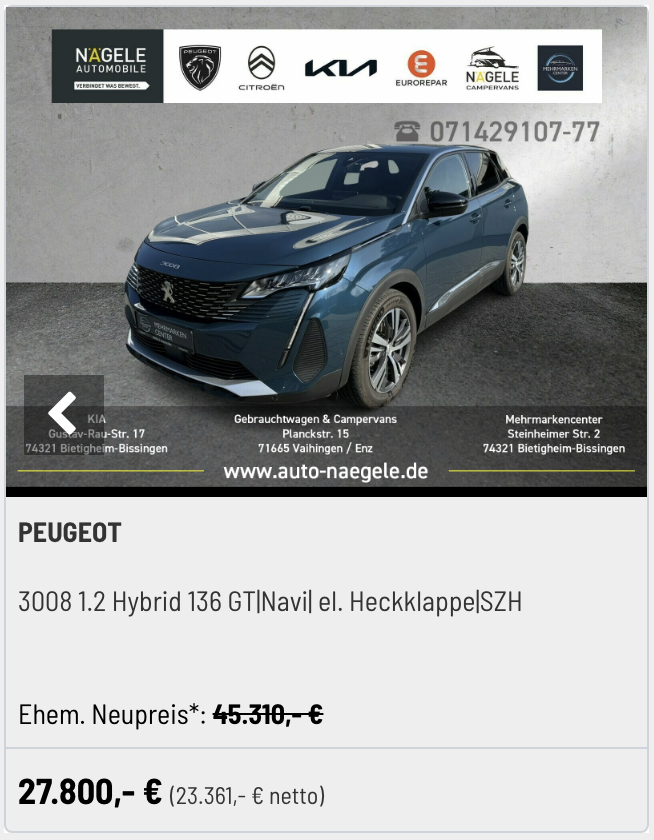Open the 3008 1.2 Hybrid listing title
The height and width of the screenshot is (840, 654).
pos(270,602)
